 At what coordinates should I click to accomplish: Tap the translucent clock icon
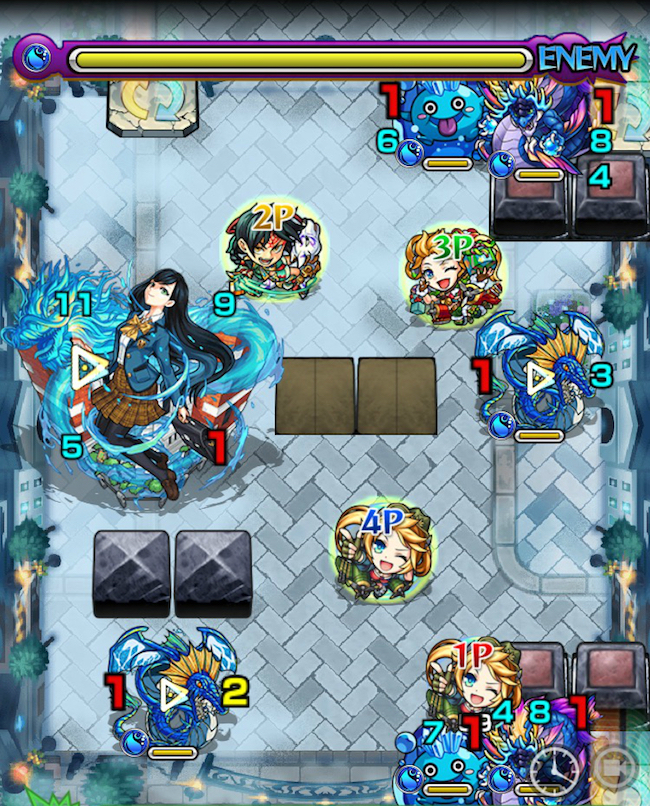[x=556, y=770]
